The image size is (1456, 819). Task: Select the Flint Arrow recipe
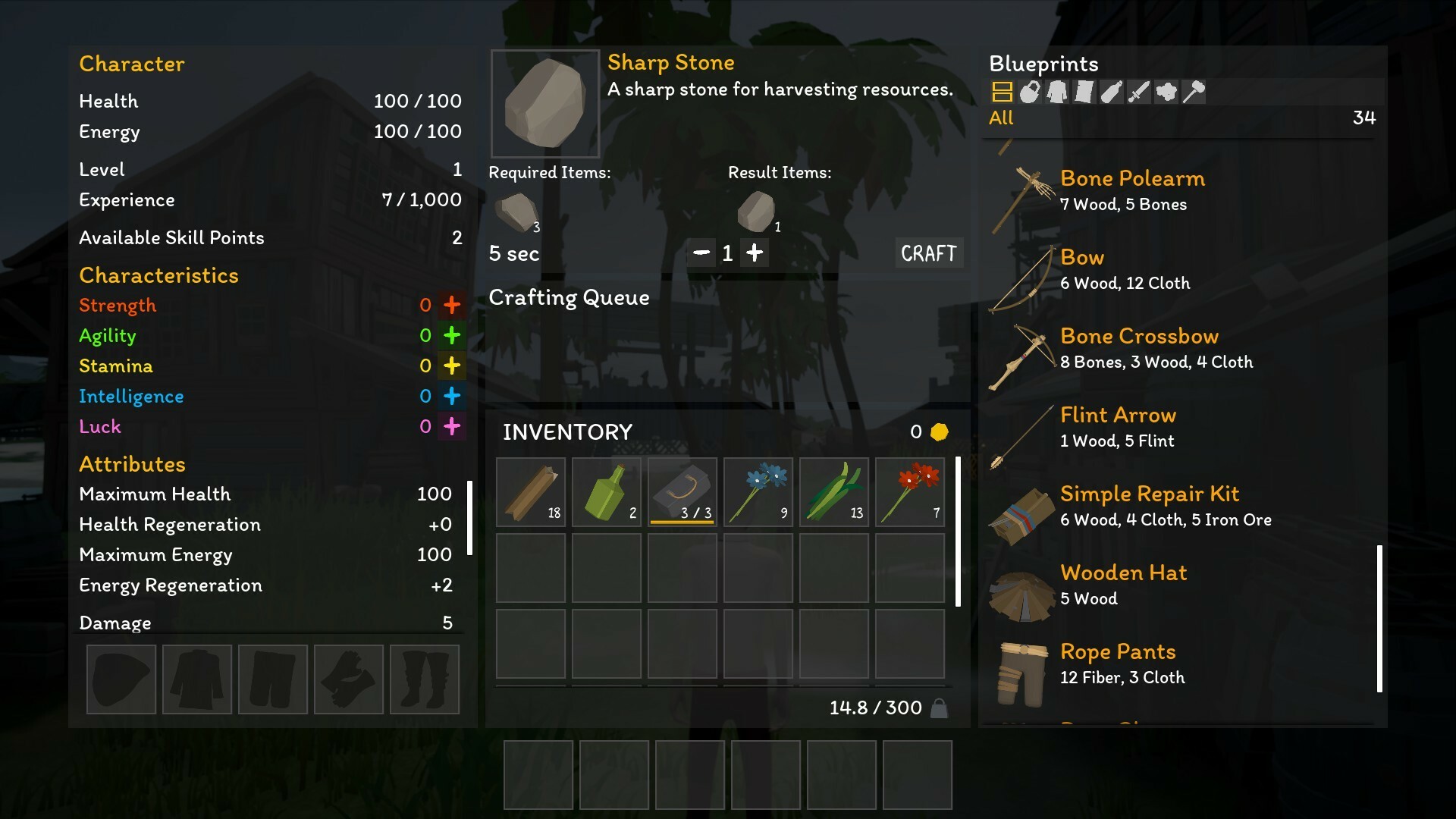tap(1118, 415)
